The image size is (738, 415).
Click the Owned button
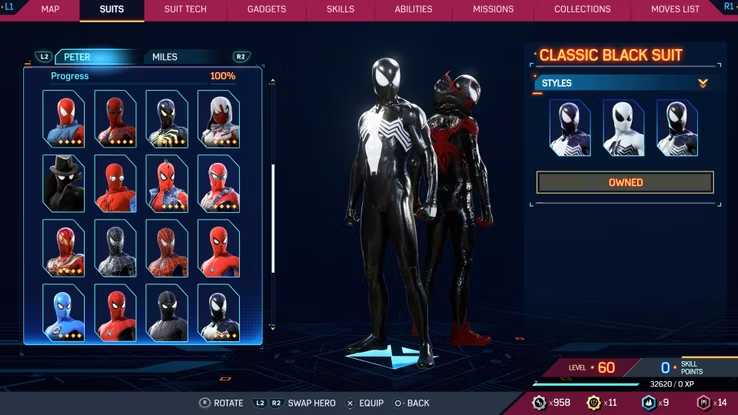pyautogui.click(x=625, y=182)
